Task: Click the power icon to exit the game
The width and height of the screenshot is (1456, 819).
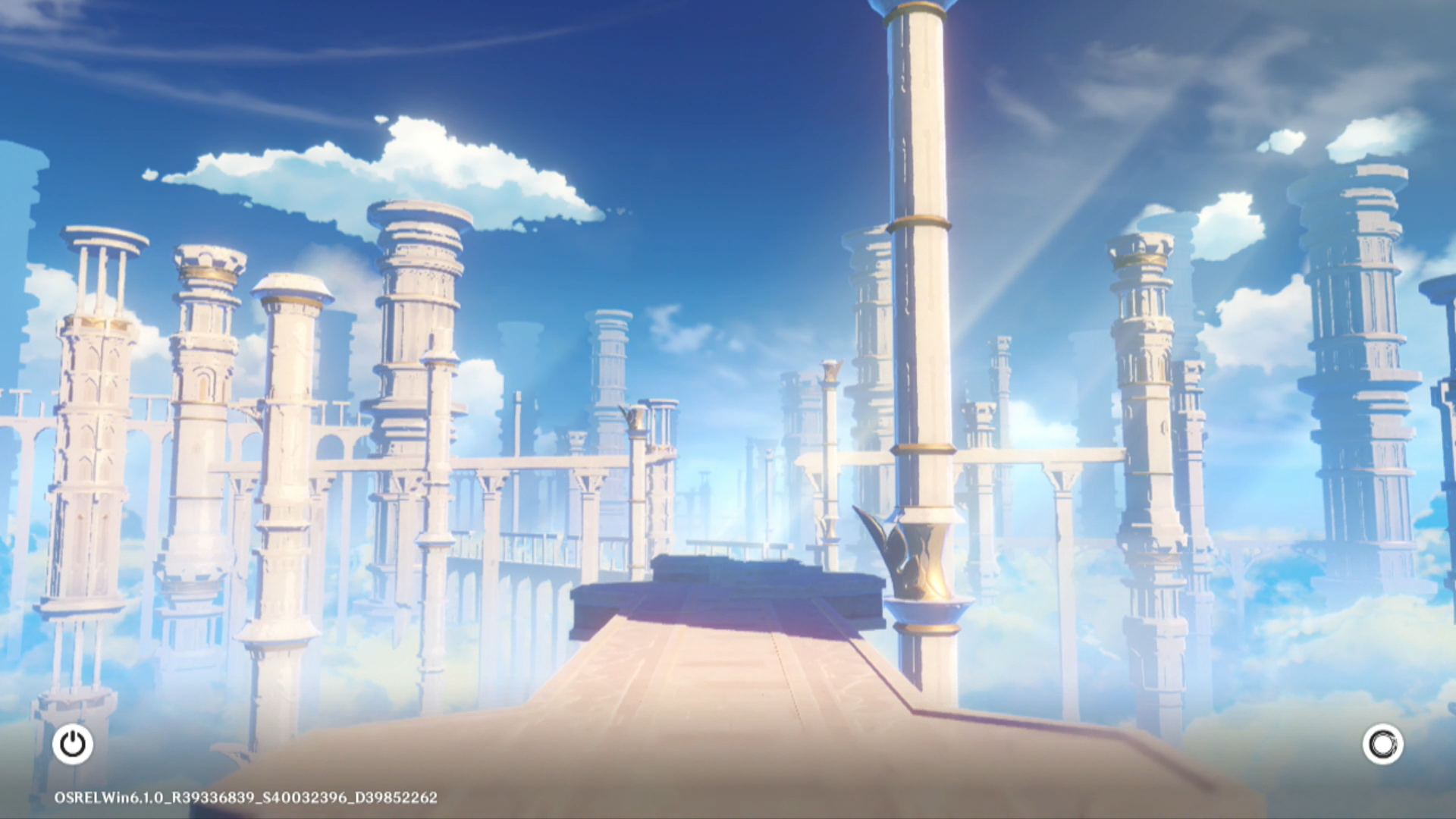Action: [73, 744]
